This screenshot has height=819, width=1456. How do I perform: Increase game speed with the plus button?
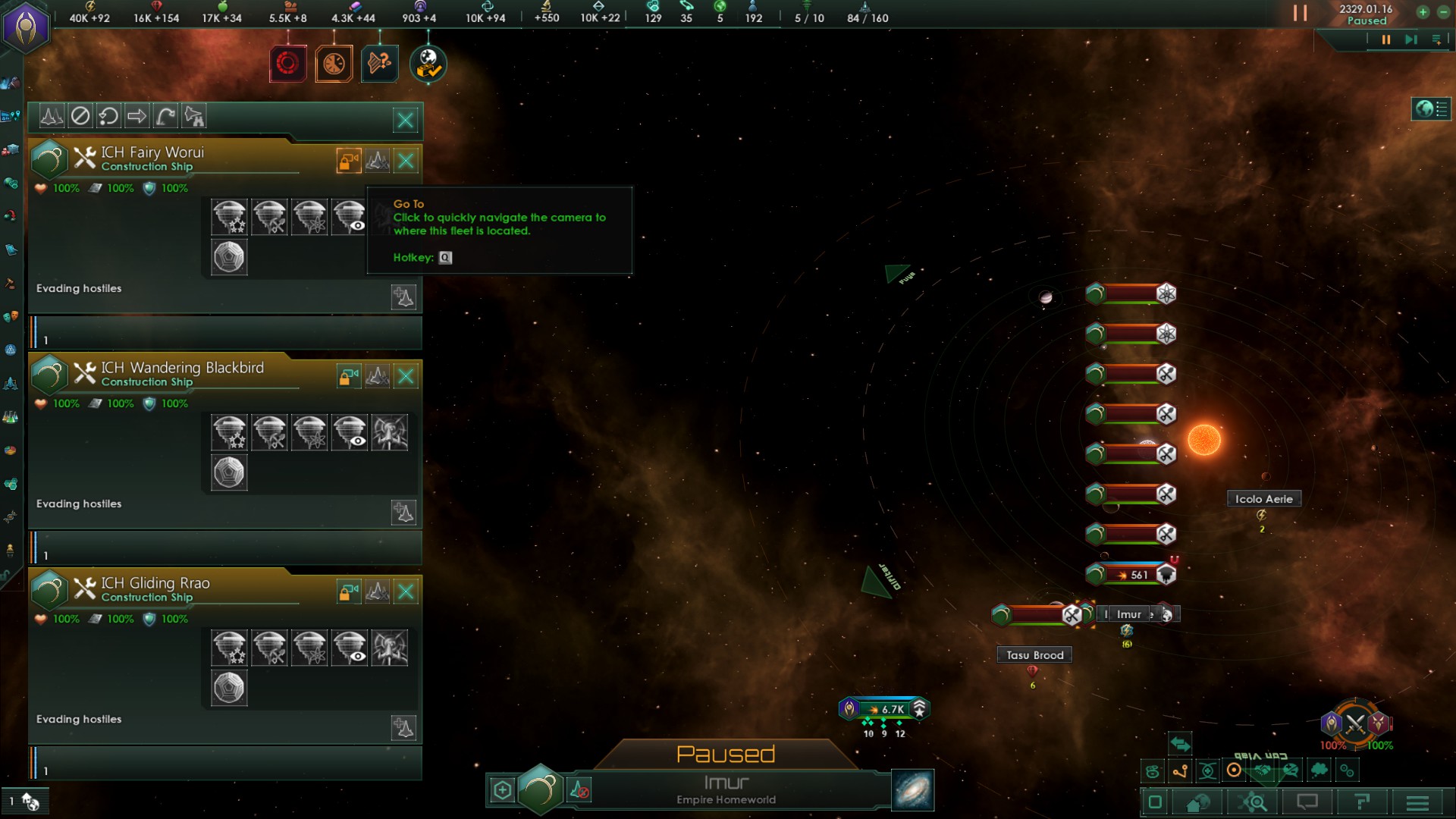(1423, 12)
